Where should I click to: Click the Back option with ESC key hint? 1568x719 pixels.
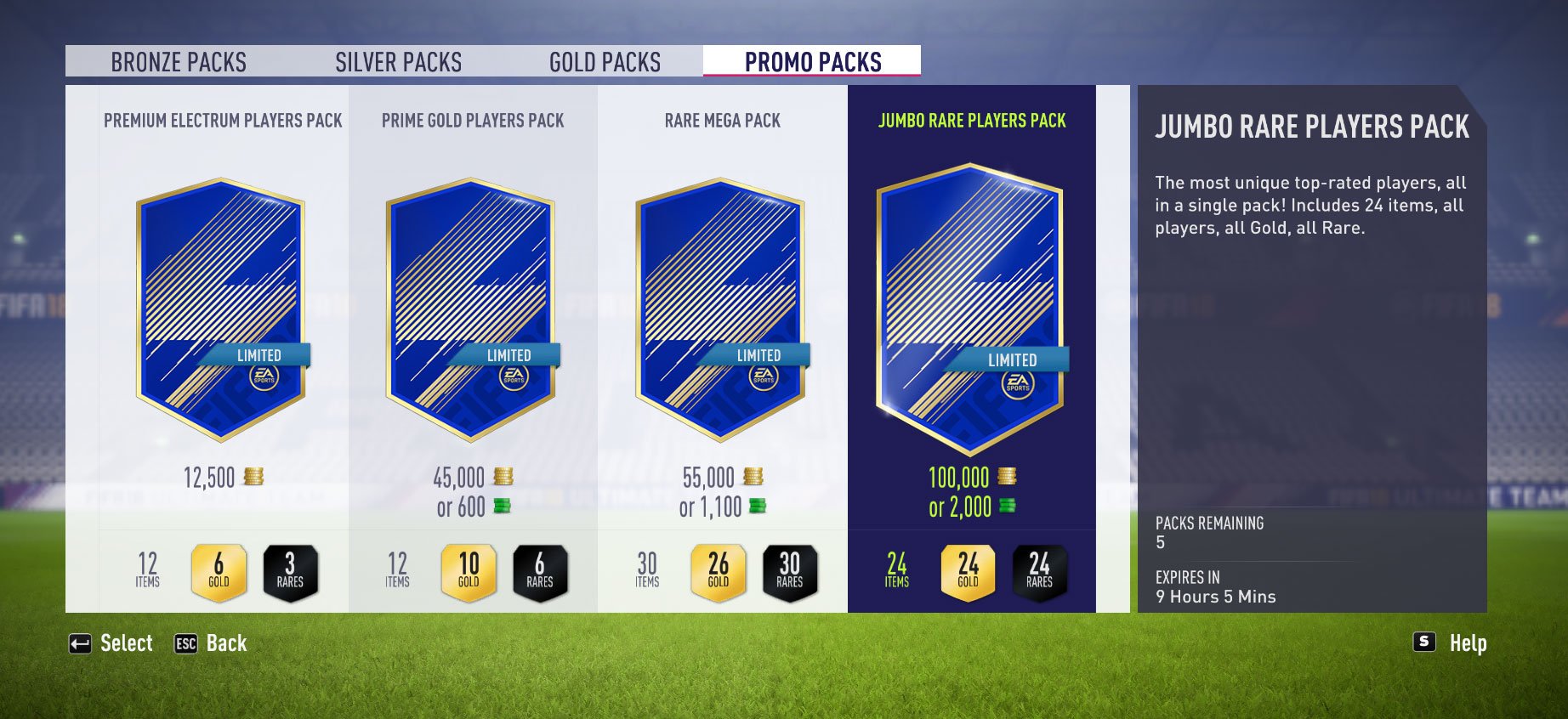[213, 643]
